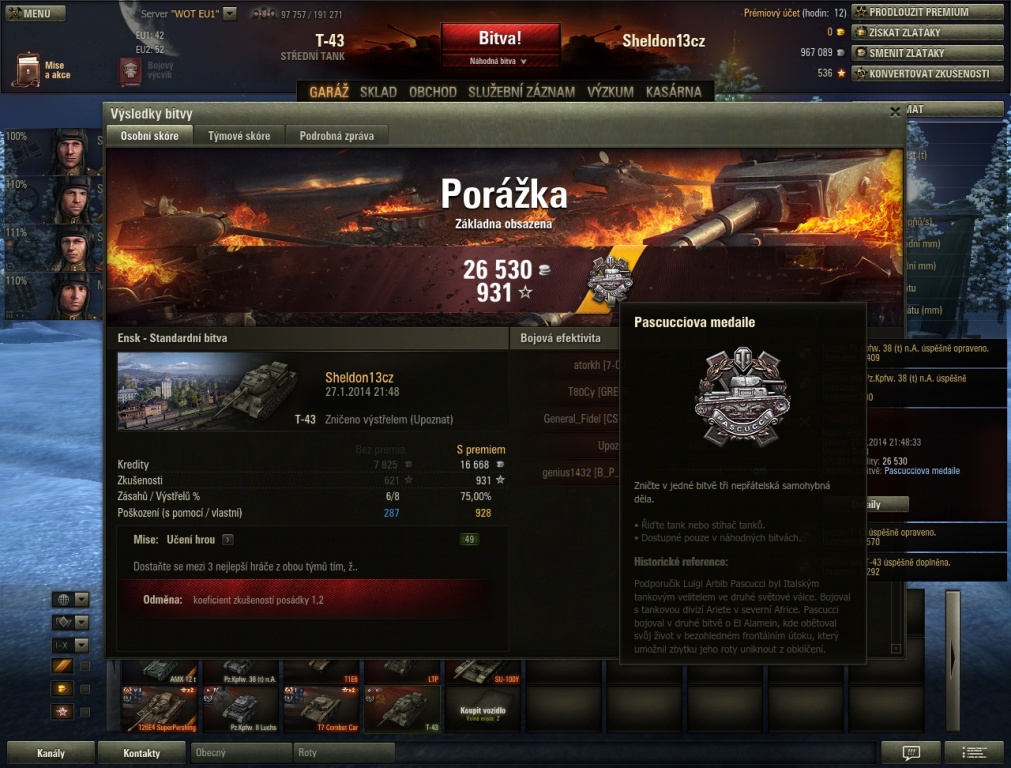The height and width of the screenshot is (768, 1011).
Task: Select the GARÁŽ tab
Action: coord(329,92)
